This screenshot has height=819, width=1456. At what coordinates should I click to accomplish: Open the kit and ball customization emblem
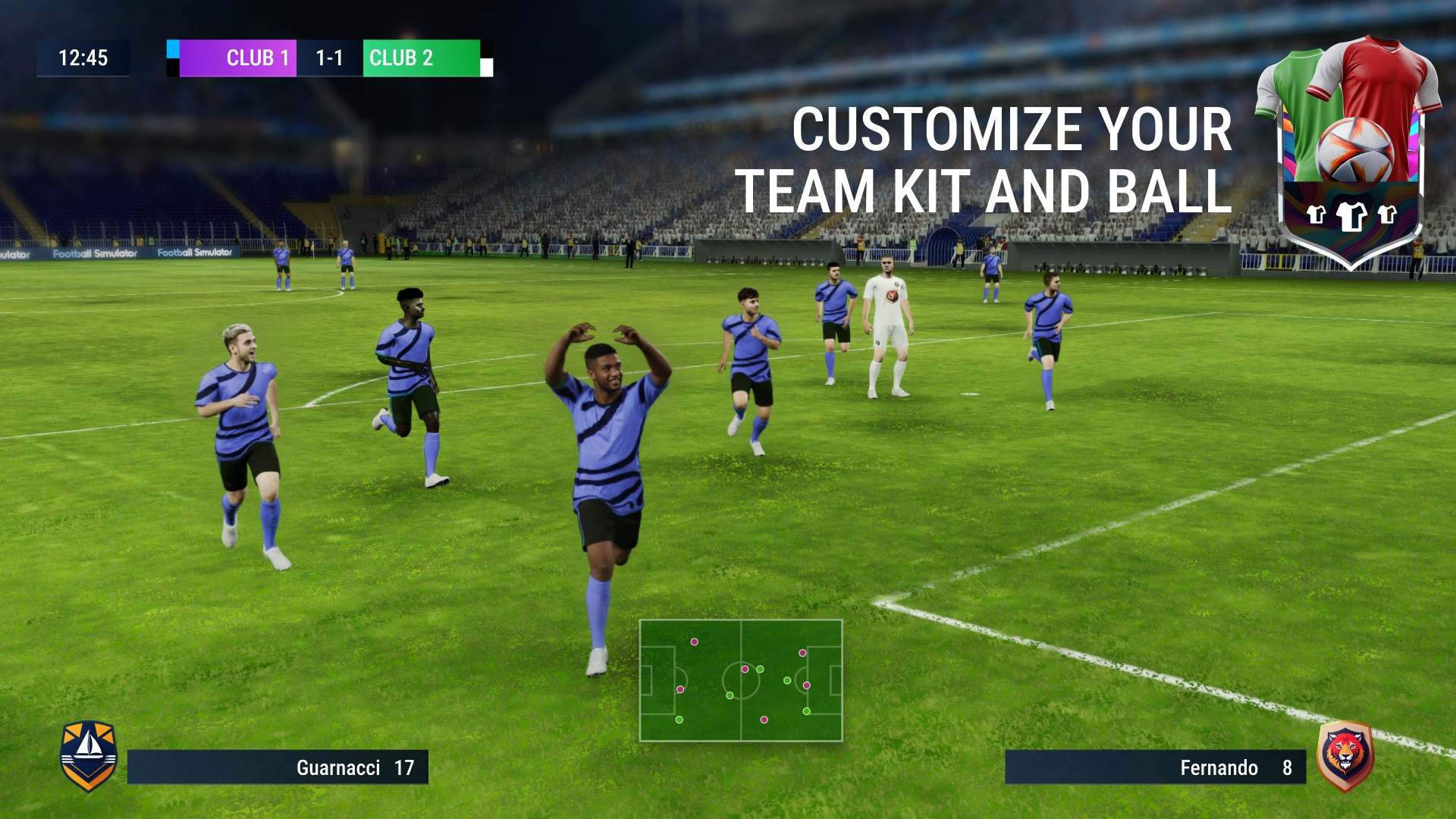[1349, 152]
